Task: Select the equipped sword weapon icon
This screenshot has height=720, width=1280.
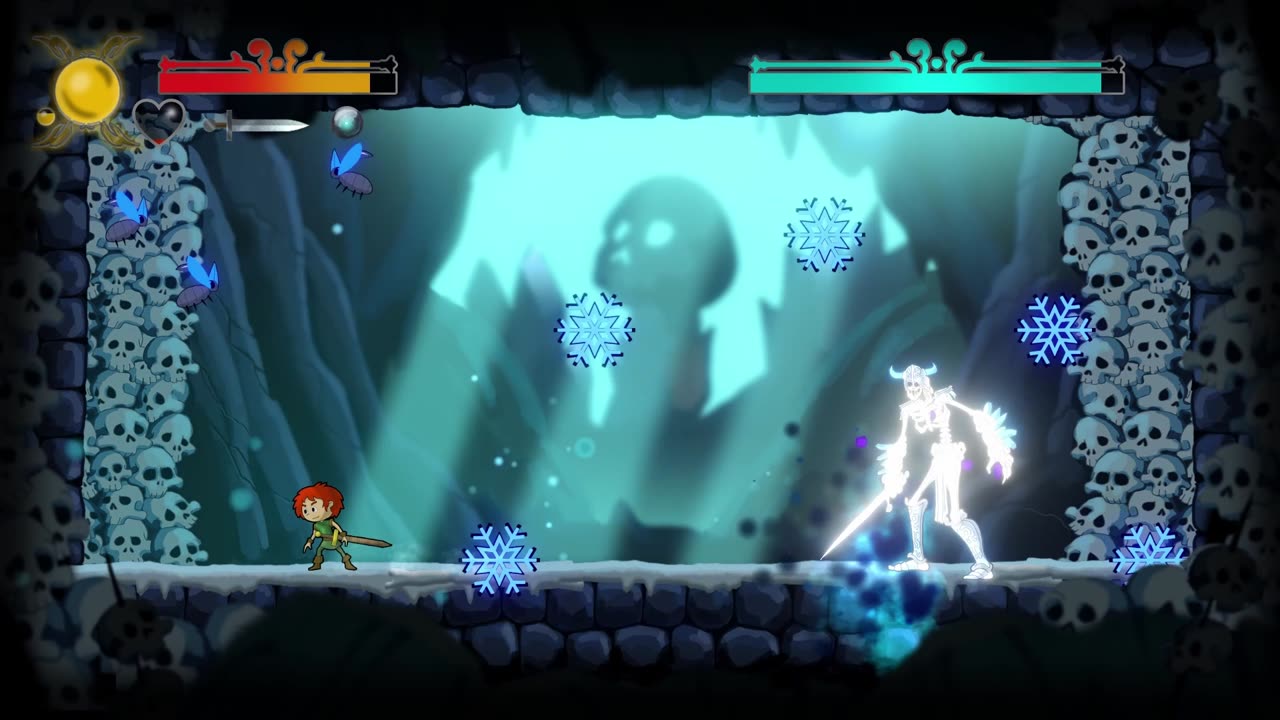Action: [258, 125]
